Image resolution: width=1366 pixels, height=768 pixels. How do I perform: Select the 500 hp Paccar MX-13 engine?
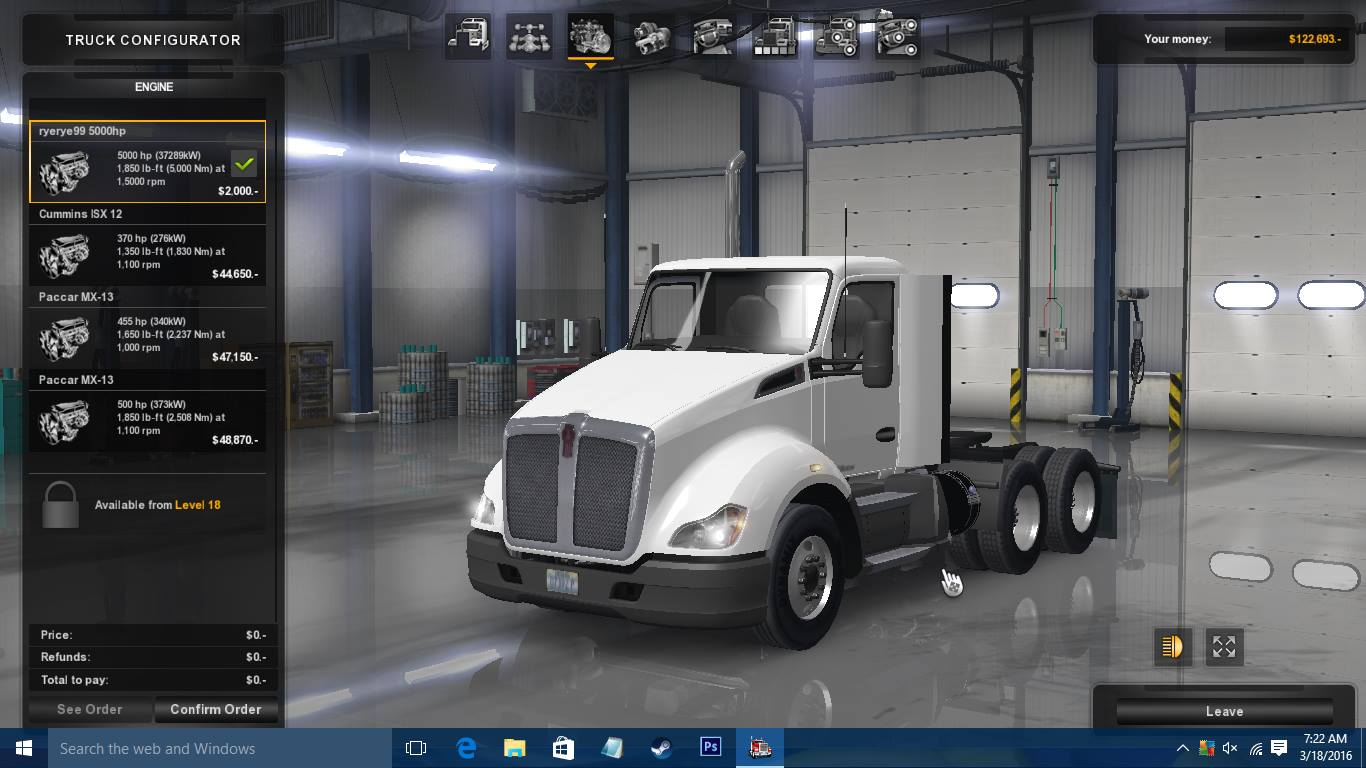click(147, 412)
